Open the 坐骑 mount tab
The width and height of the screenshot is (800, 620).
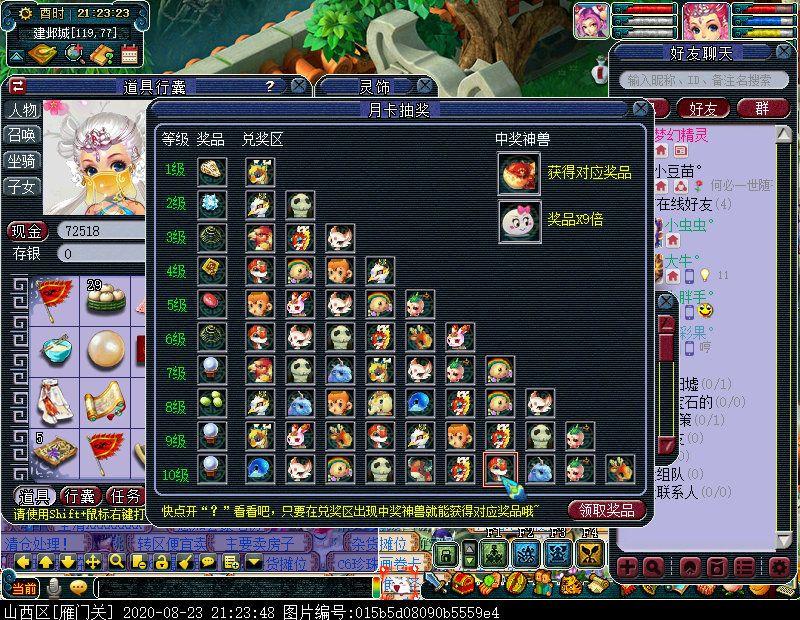22,160
